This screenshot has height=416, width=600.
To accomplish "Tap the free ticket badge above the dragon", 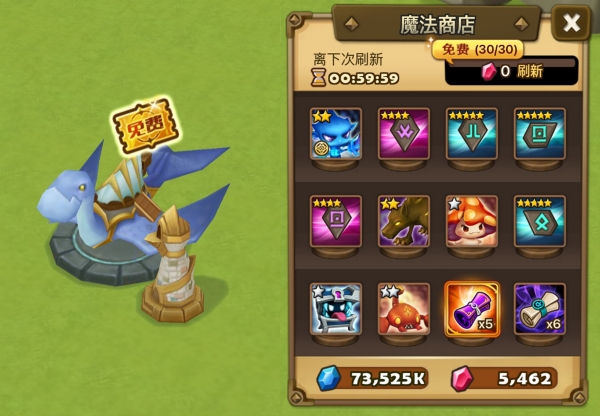I will 140,130.
